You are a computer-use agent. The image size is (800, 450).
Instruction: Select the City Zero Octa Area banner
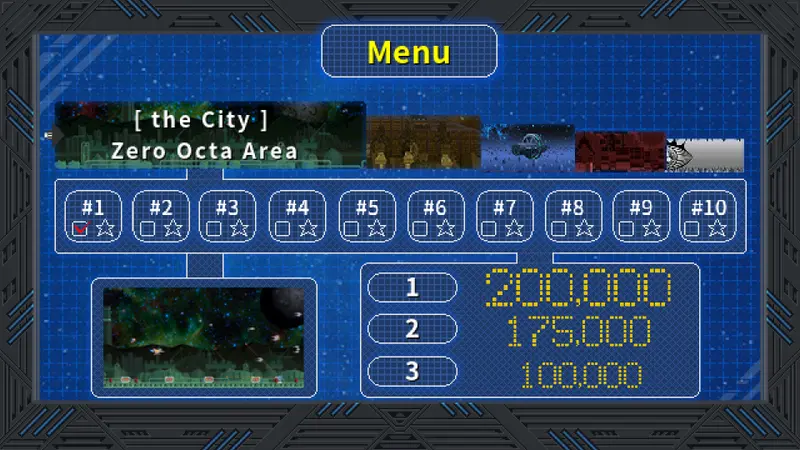(210, 135)
